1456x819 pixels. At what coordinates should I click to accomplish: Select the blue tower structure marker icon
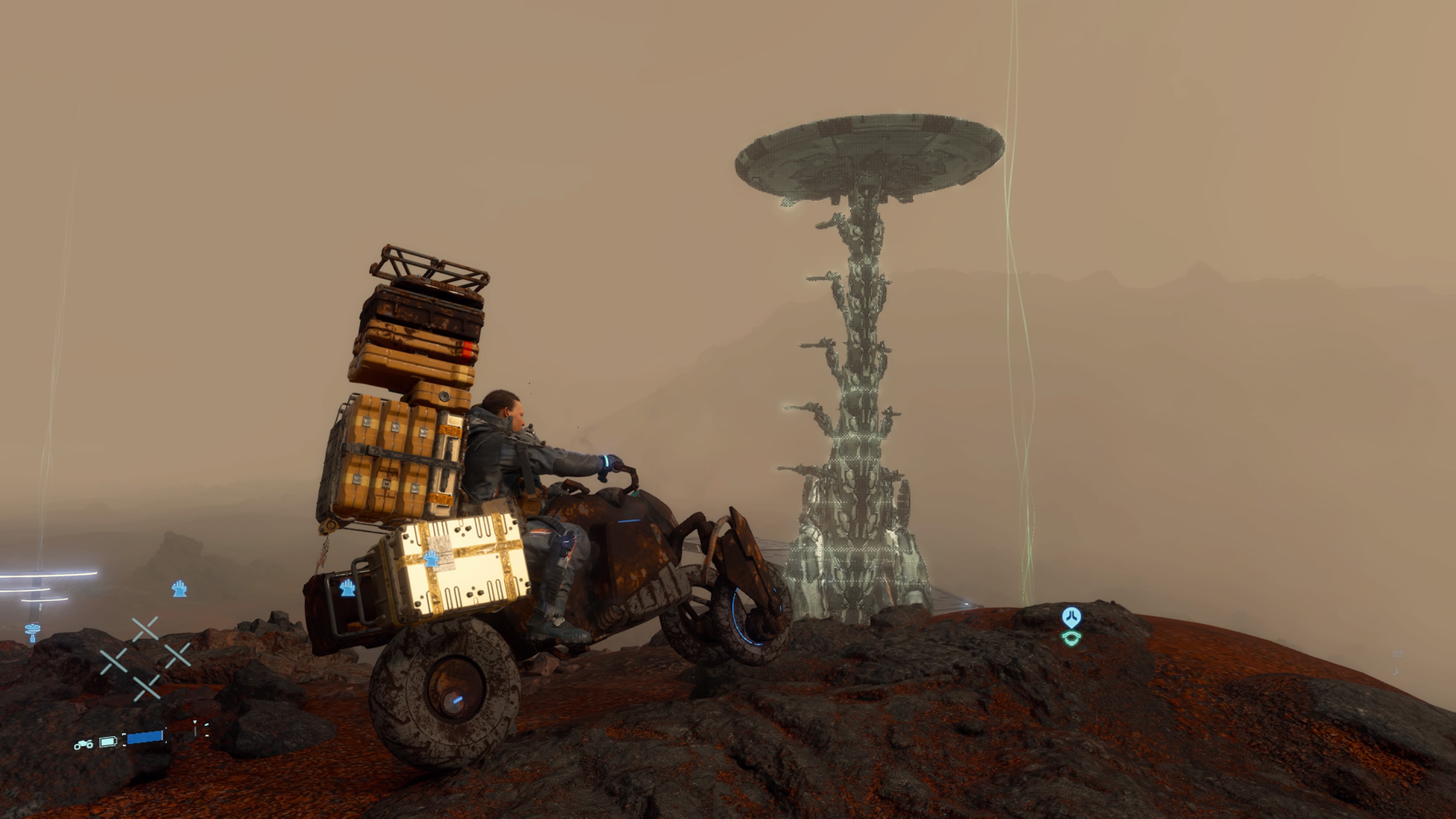(33, 632)
